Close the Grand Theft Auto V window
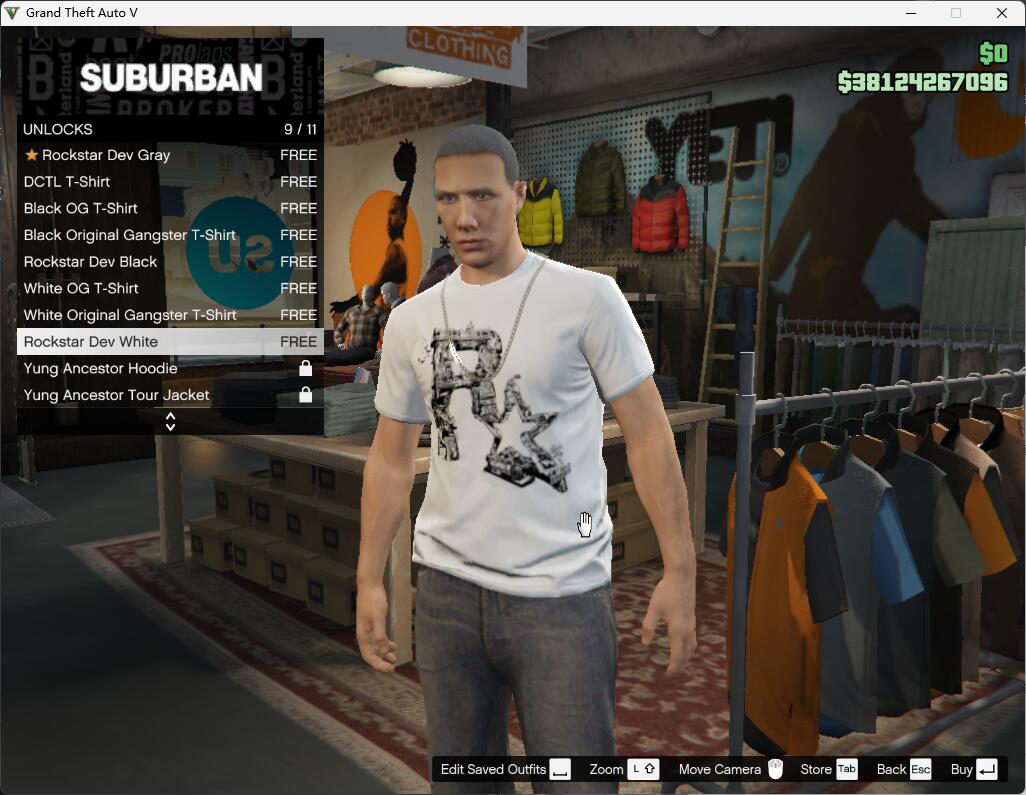1026x795 pixels. click(x=1001, y=13)
